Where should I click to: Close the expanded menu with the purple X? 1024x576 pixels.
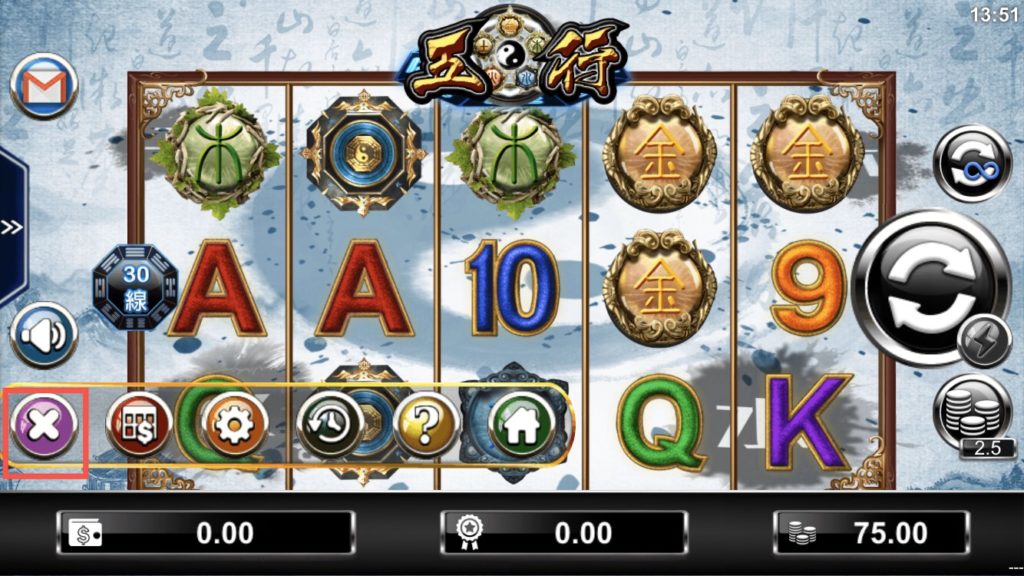(44, 427)
